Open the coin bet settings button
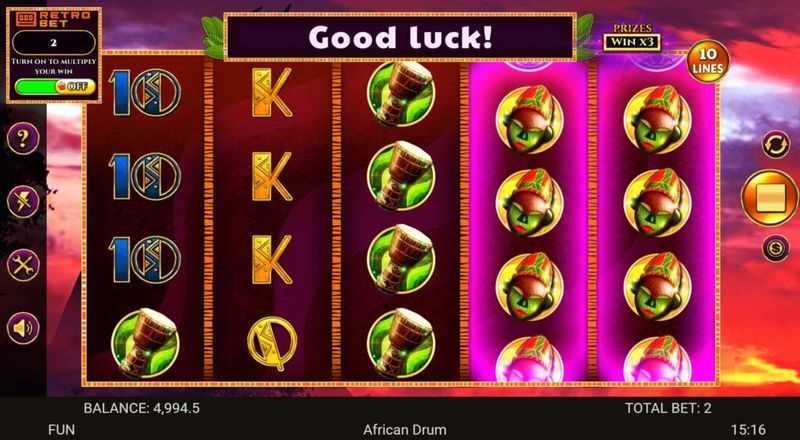 click(772, 248)
